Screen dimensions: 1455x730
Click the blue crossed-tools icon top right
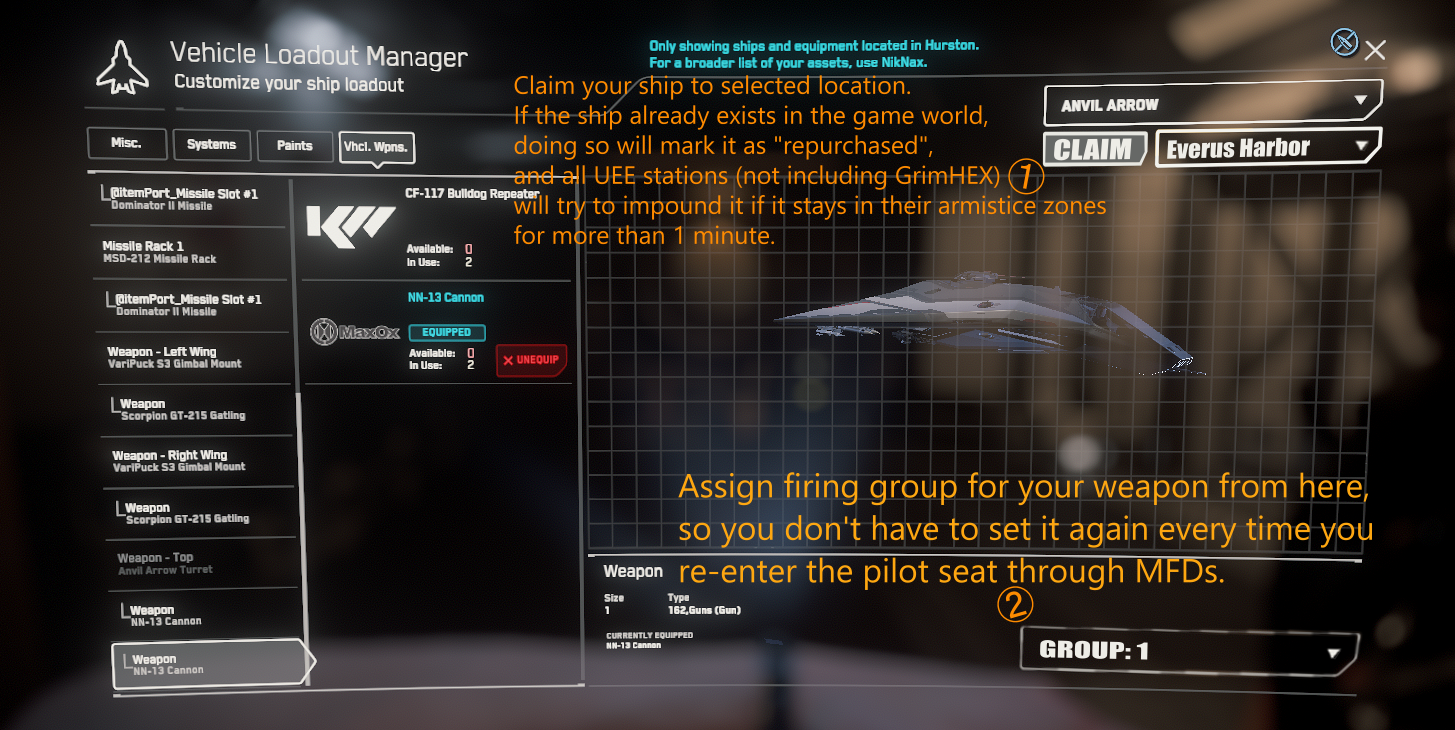1345,42
